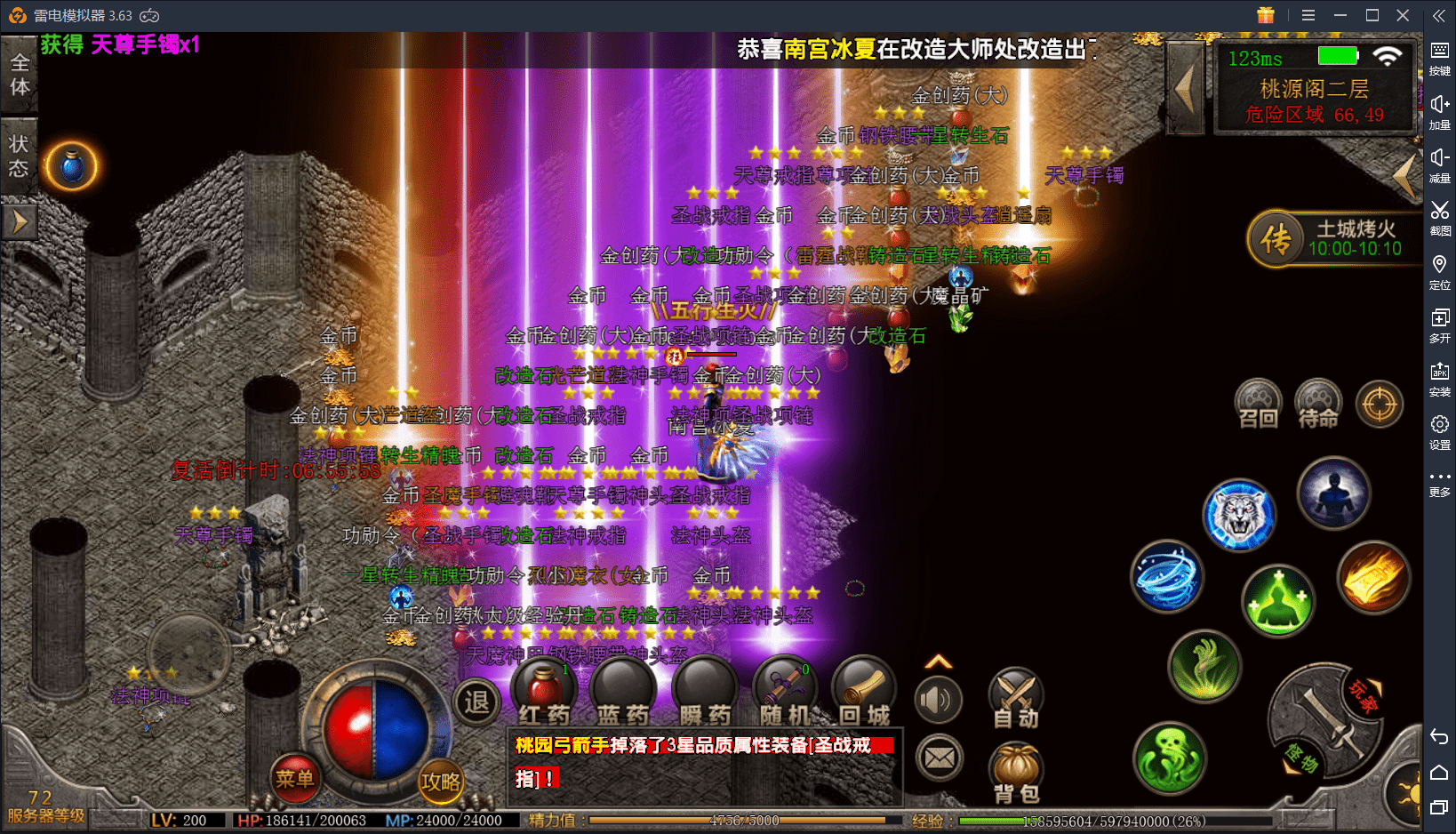
Task: Tap the 退 exit button
Action: (476, 702)
